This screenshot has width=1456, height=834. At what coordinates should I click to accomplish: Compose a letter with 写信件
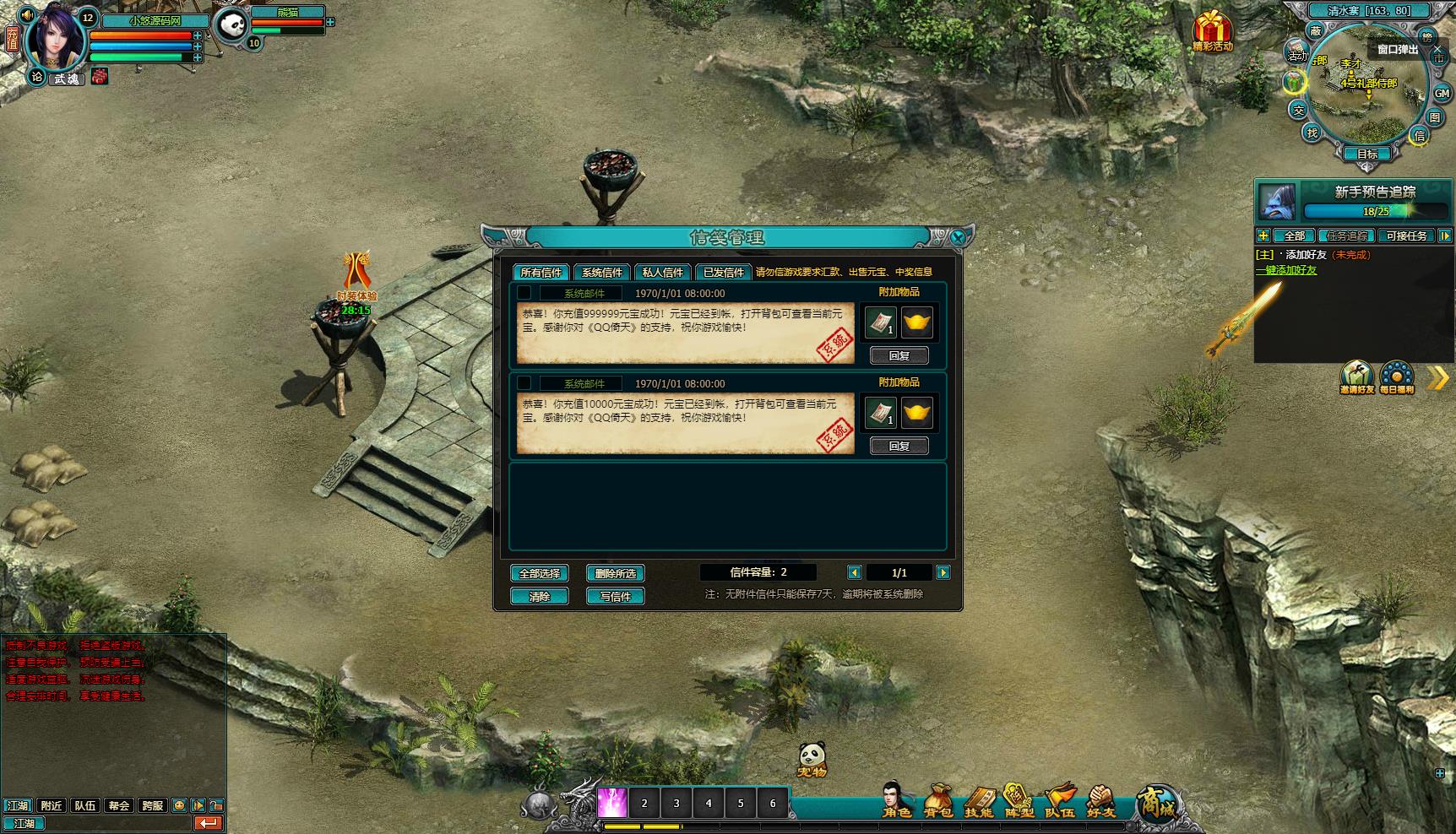pos(615,596)
